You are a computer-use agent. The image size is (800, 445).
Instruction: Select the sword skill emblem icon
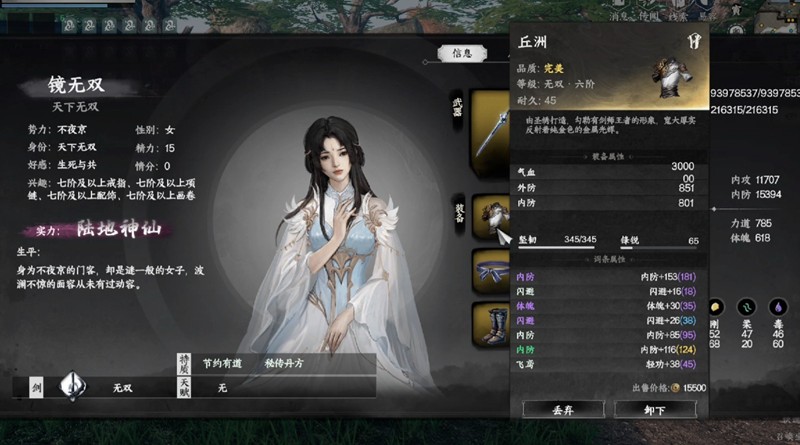point(71,385)
